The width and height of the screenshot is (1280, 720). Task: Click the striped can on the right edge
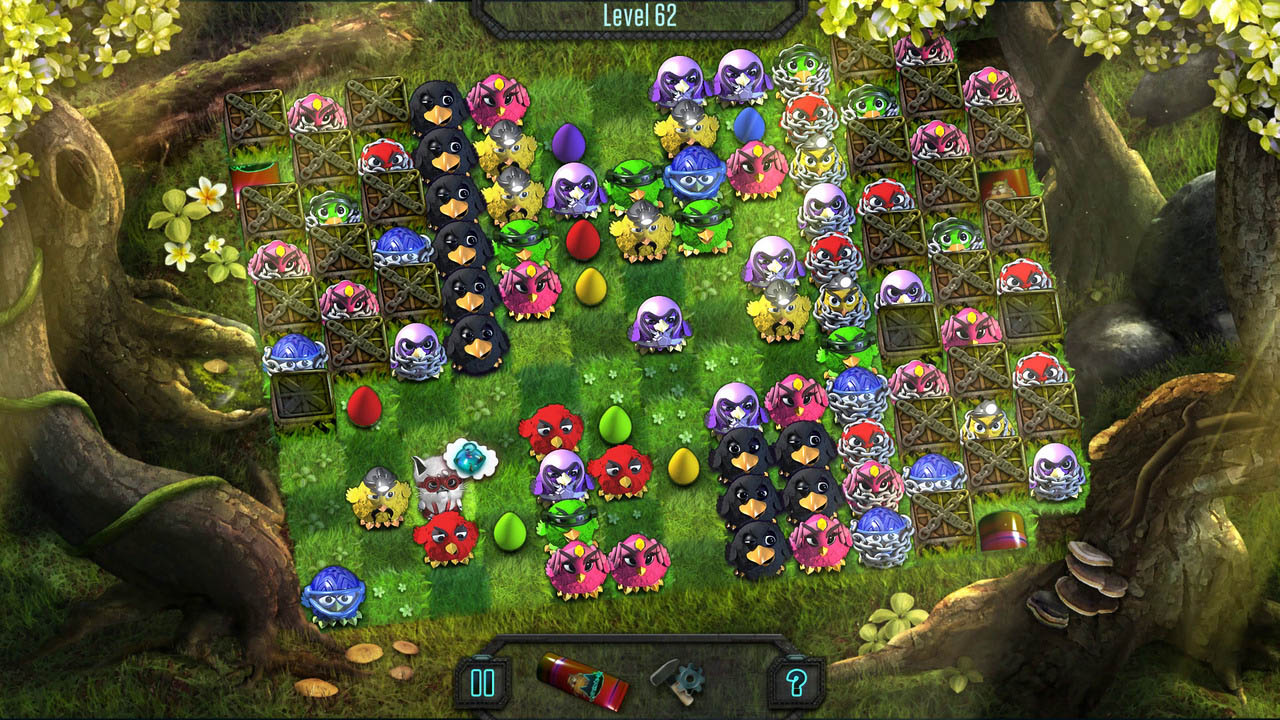tap(1005, 529)
